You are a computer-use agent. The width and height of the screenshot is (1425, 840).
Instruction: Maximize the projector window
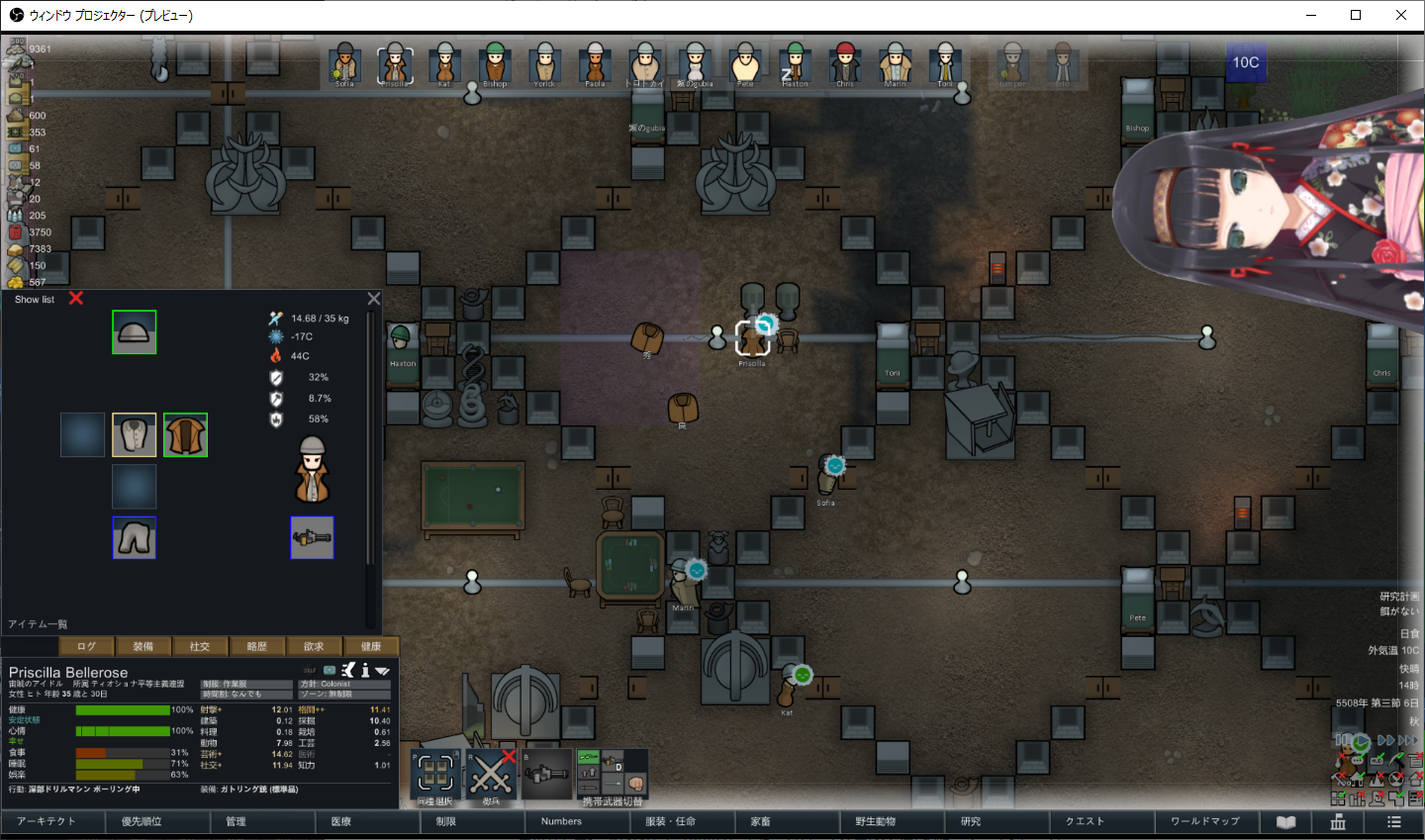click(x=1356, y=15)
